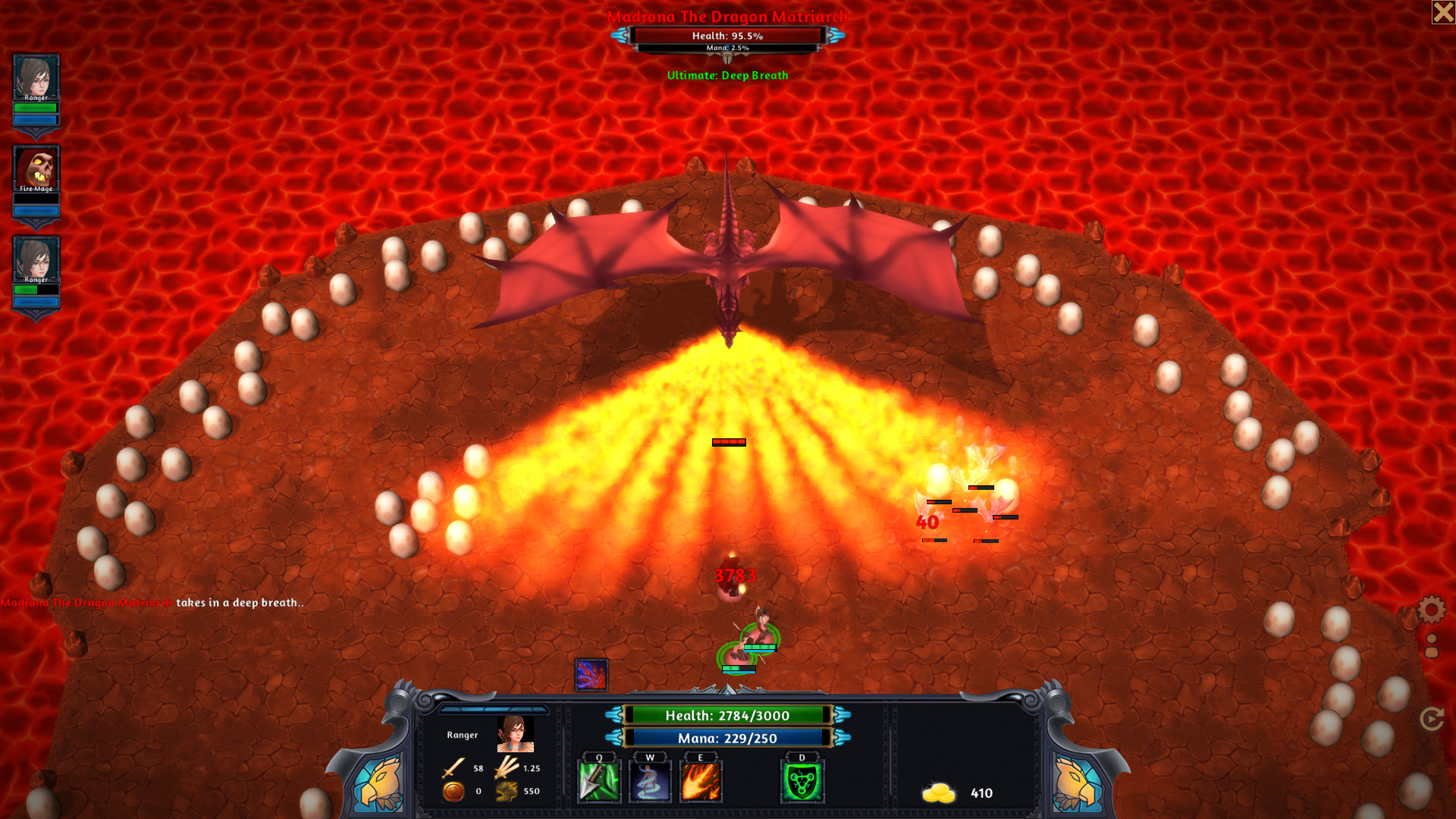Click the orange X close button
Screen dimensions: 1456x819
pyautogui.click(x=1442, y=12)
